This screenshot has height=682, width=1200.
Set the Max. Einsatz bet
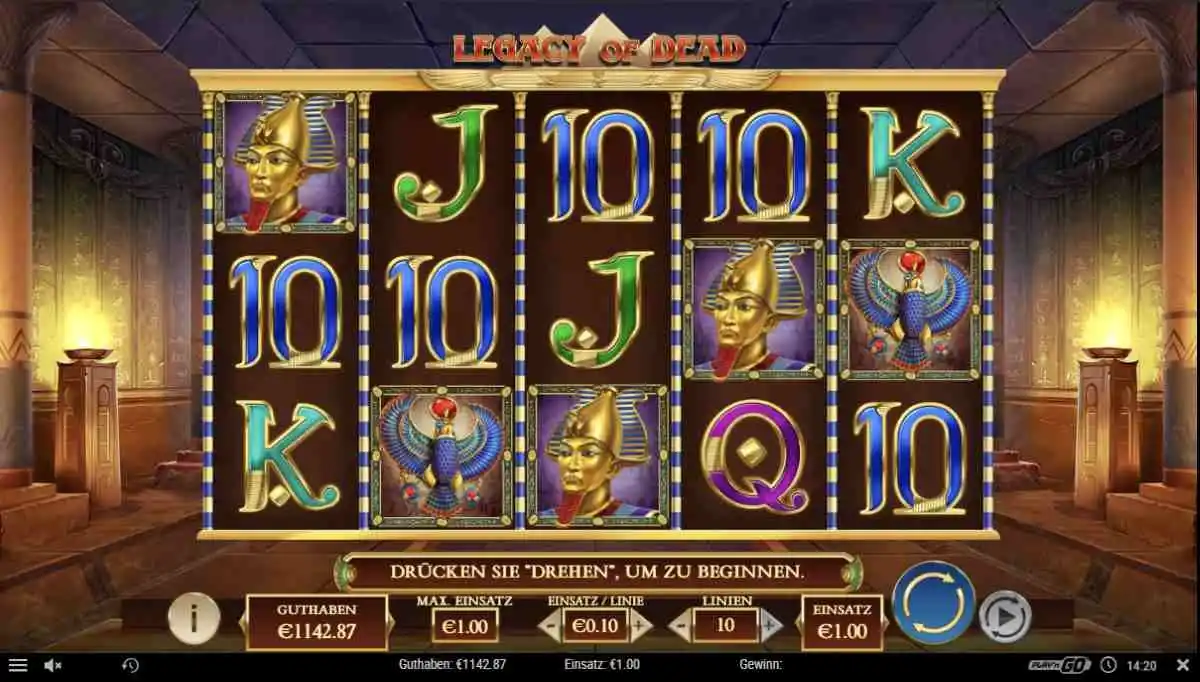463,626
